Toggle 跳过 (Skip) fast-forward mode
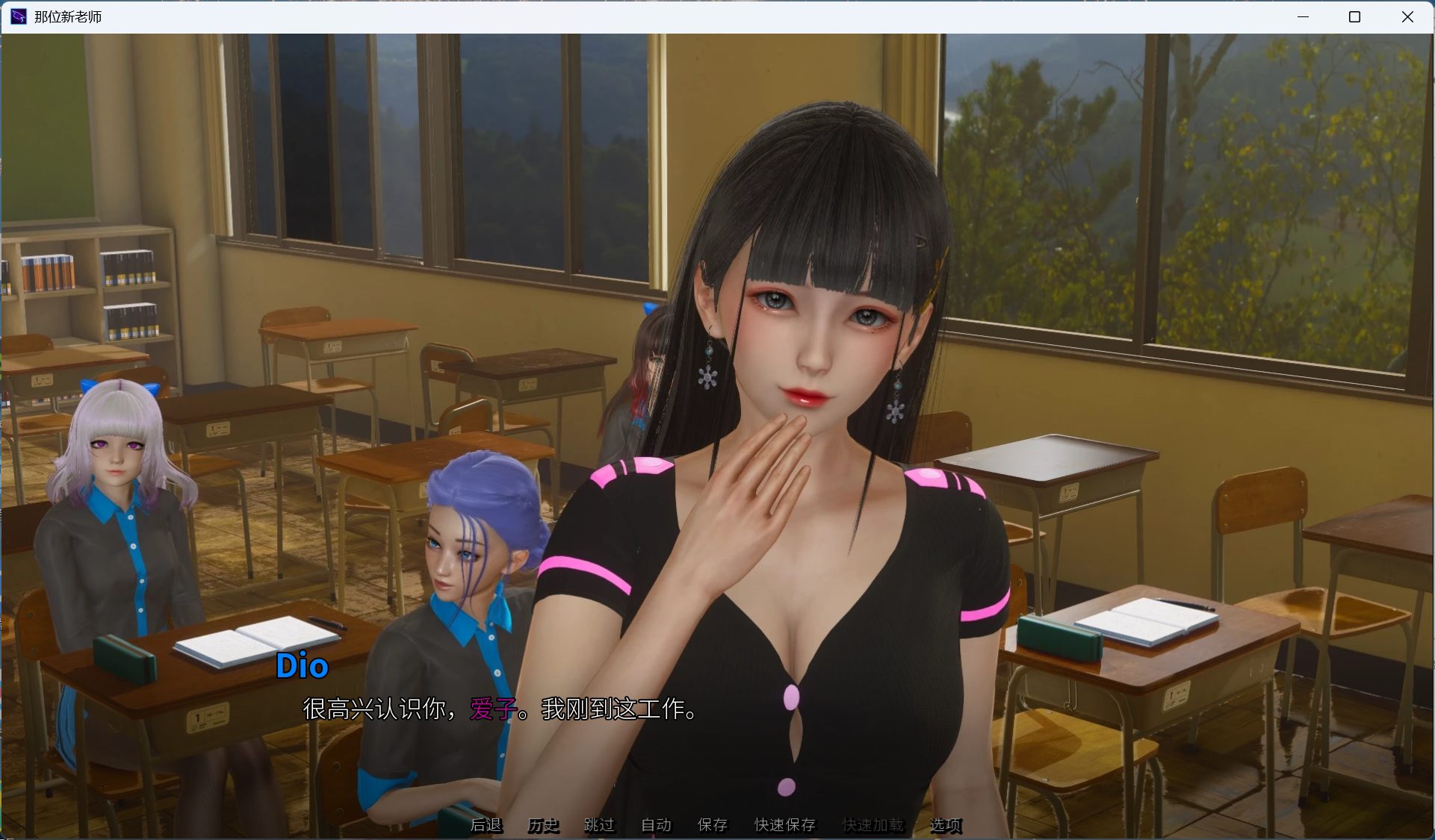 600,826
